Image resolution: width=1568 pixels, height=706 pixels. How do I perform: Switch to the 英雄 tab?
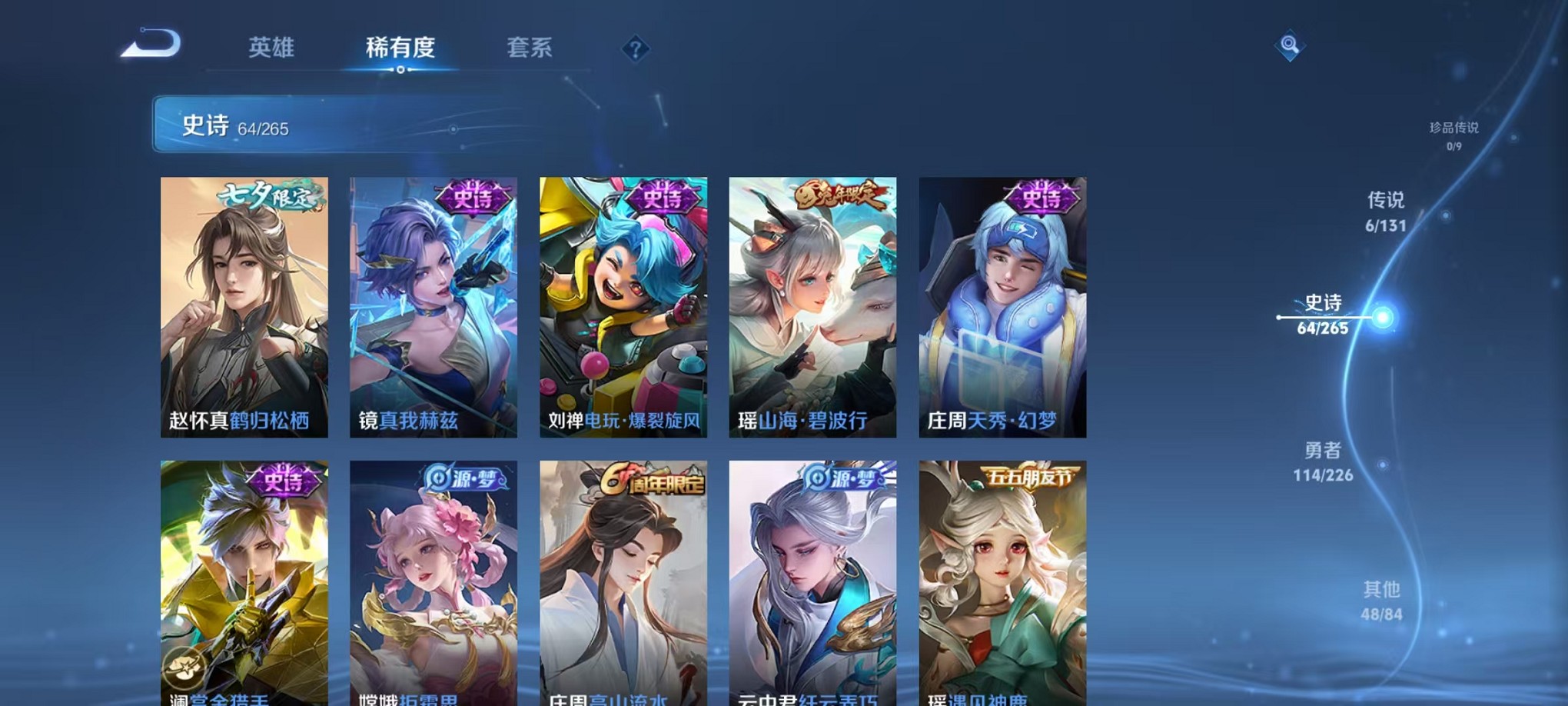click(272, 48)
